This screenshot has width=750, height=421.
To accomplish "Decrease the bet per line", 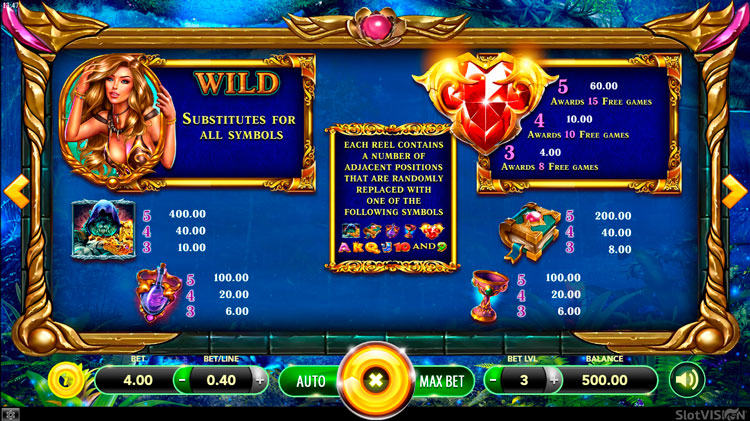I will pos(181,381).
